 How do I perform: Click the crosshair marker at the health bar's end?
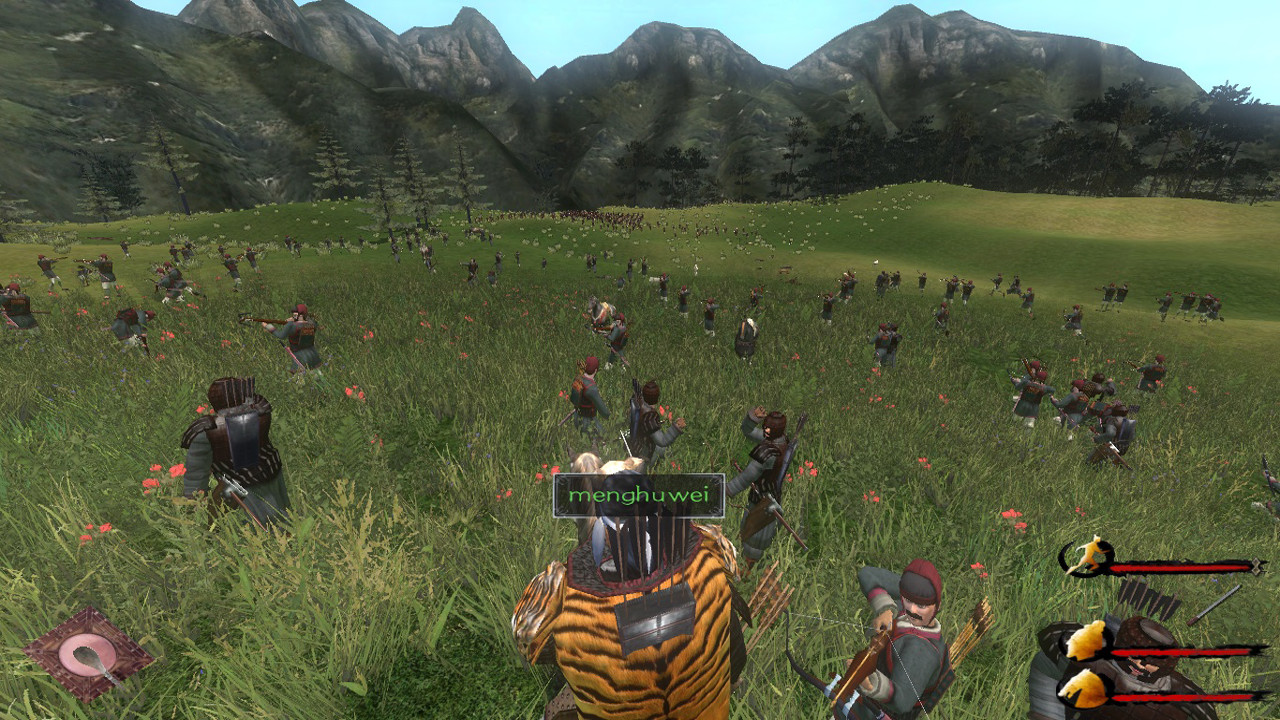(x=1257, y=568)
